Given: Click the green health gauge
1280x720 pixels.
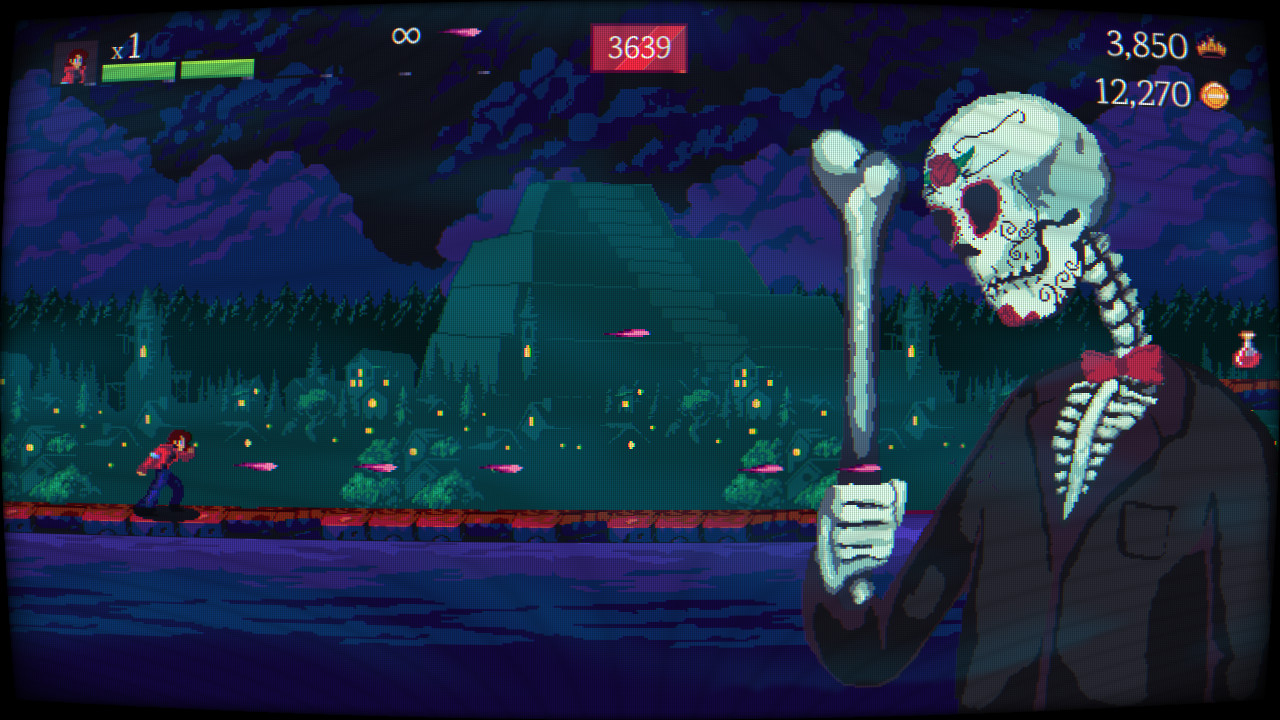Looking at the screenshot, I should [180, 70].
